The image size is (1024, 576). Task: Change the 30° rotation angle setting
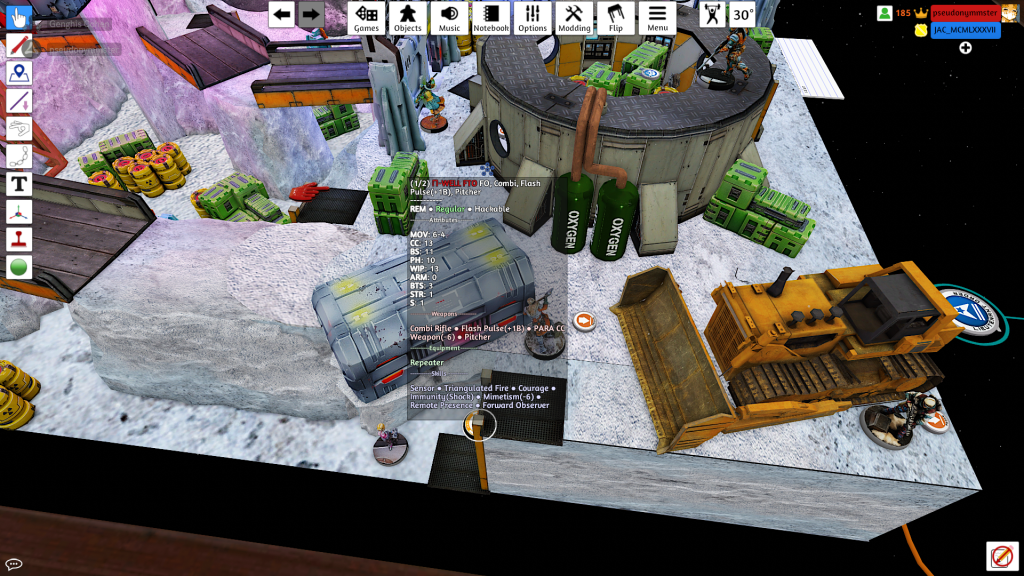click(742, 15)
